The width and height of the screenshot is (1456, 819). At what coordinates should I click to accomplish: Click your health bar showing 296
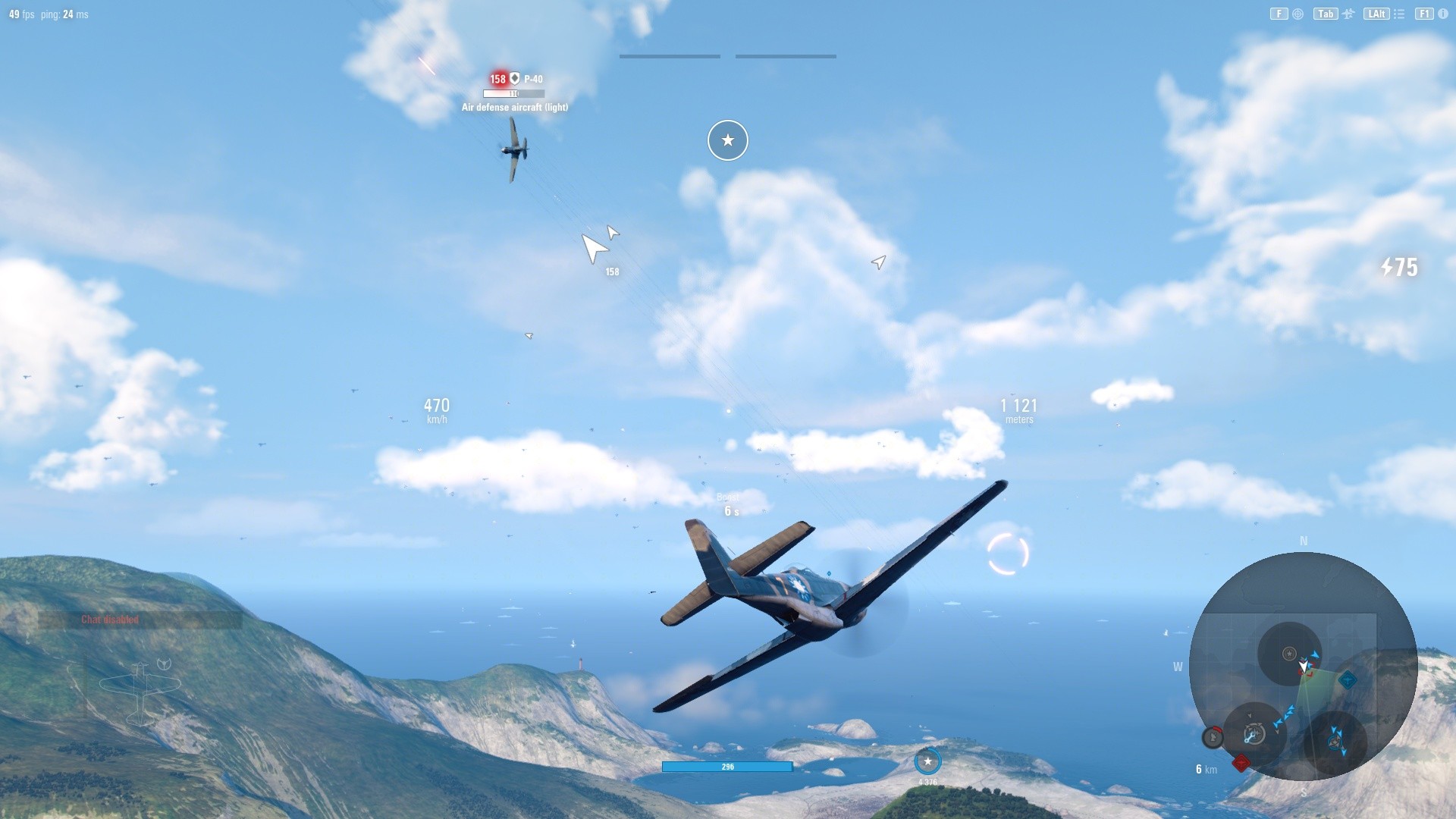tap(726, 767)
